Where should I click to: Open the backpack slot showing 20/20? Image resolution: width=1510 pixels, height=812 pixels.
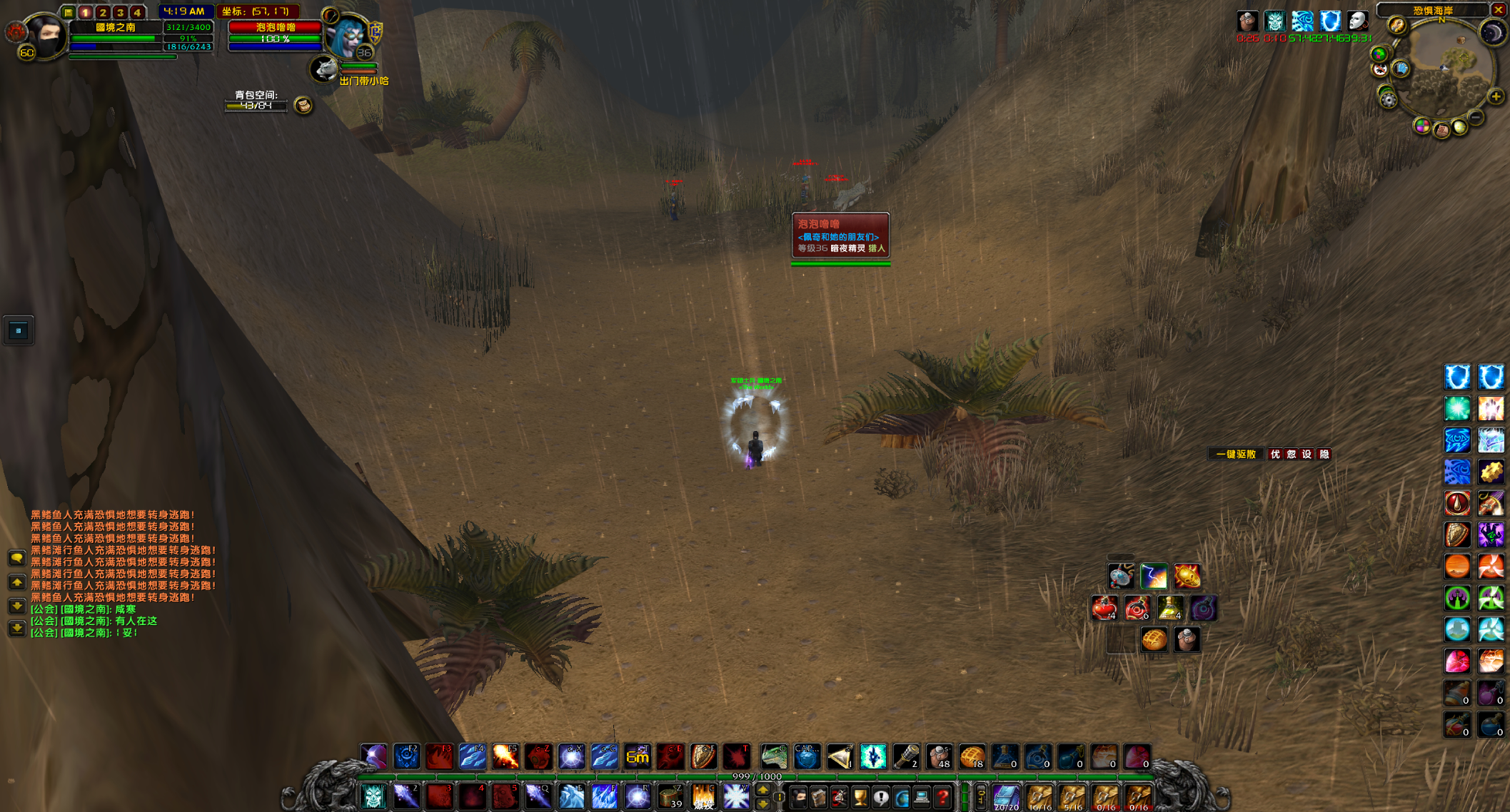[x=1006, y=796]
